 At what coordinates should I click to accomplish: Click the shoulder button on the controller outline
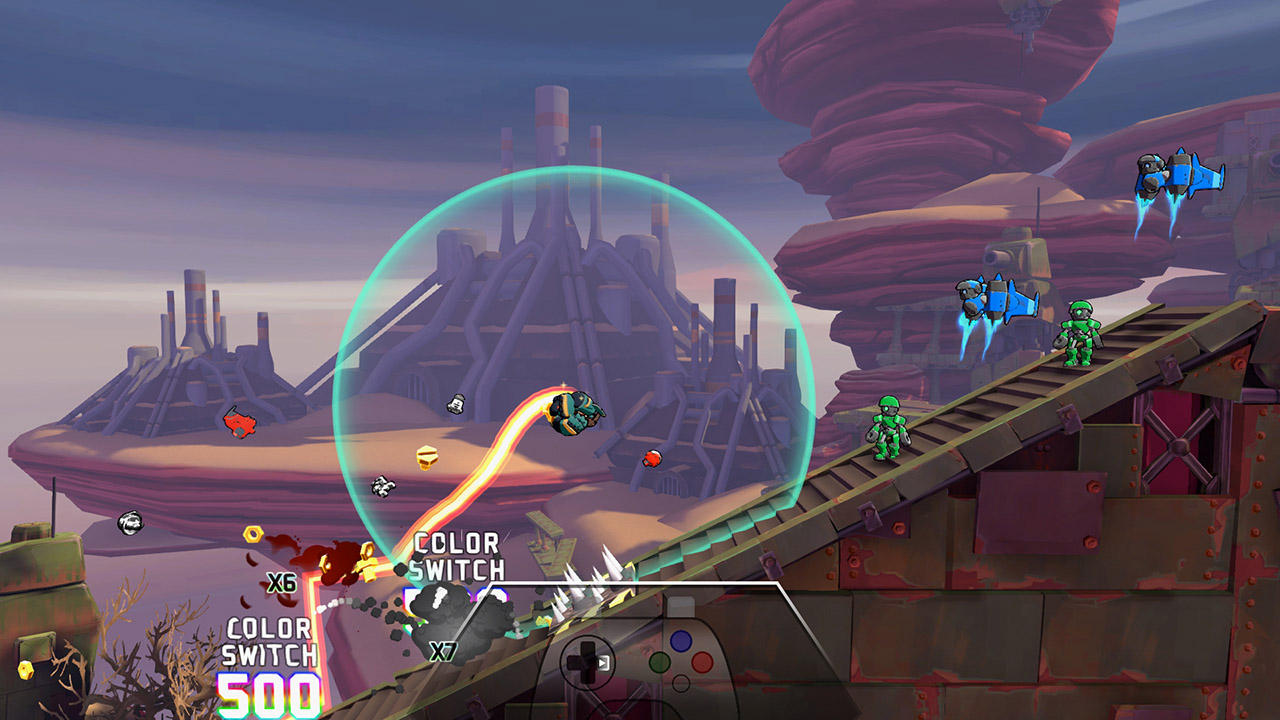680,605
